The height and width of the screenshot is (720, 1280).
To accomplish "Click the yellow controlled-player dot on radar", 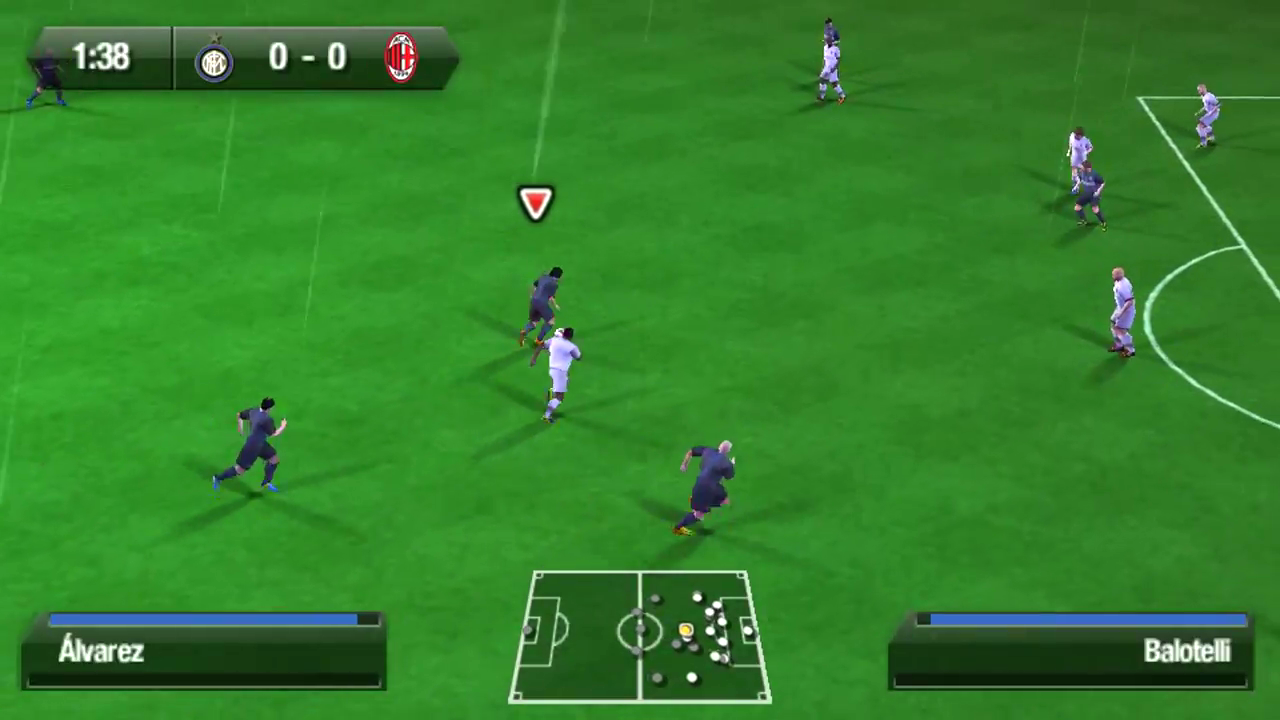I will 686,630.
